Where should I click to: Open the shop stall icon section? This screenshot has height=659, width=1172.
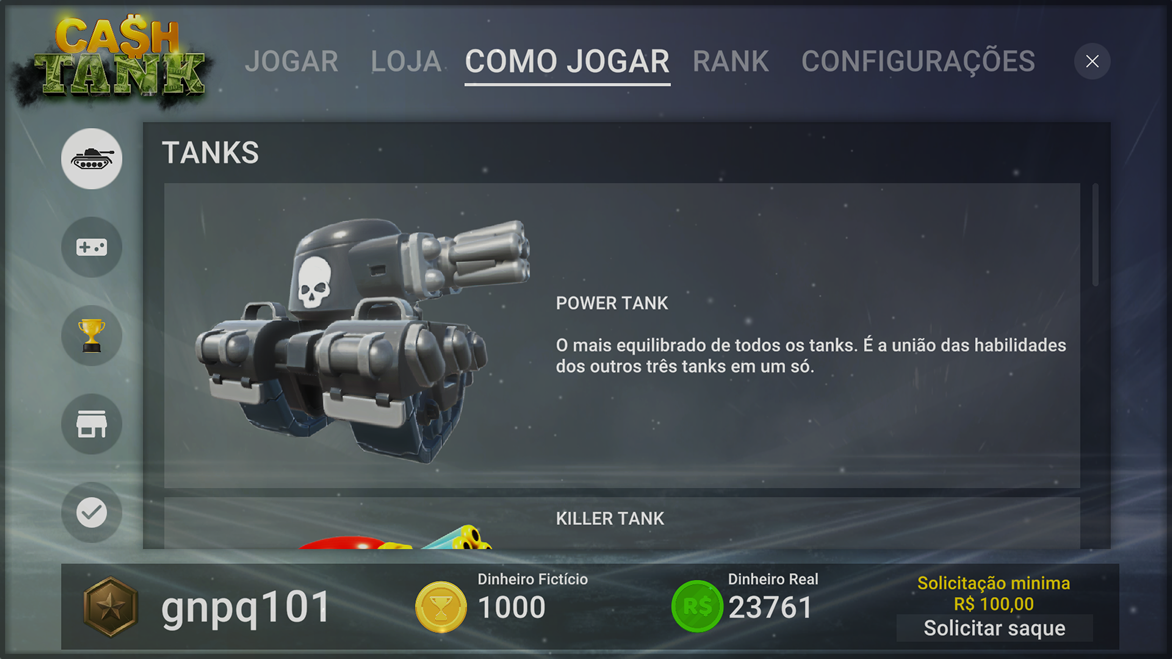(x=92, y=425)
